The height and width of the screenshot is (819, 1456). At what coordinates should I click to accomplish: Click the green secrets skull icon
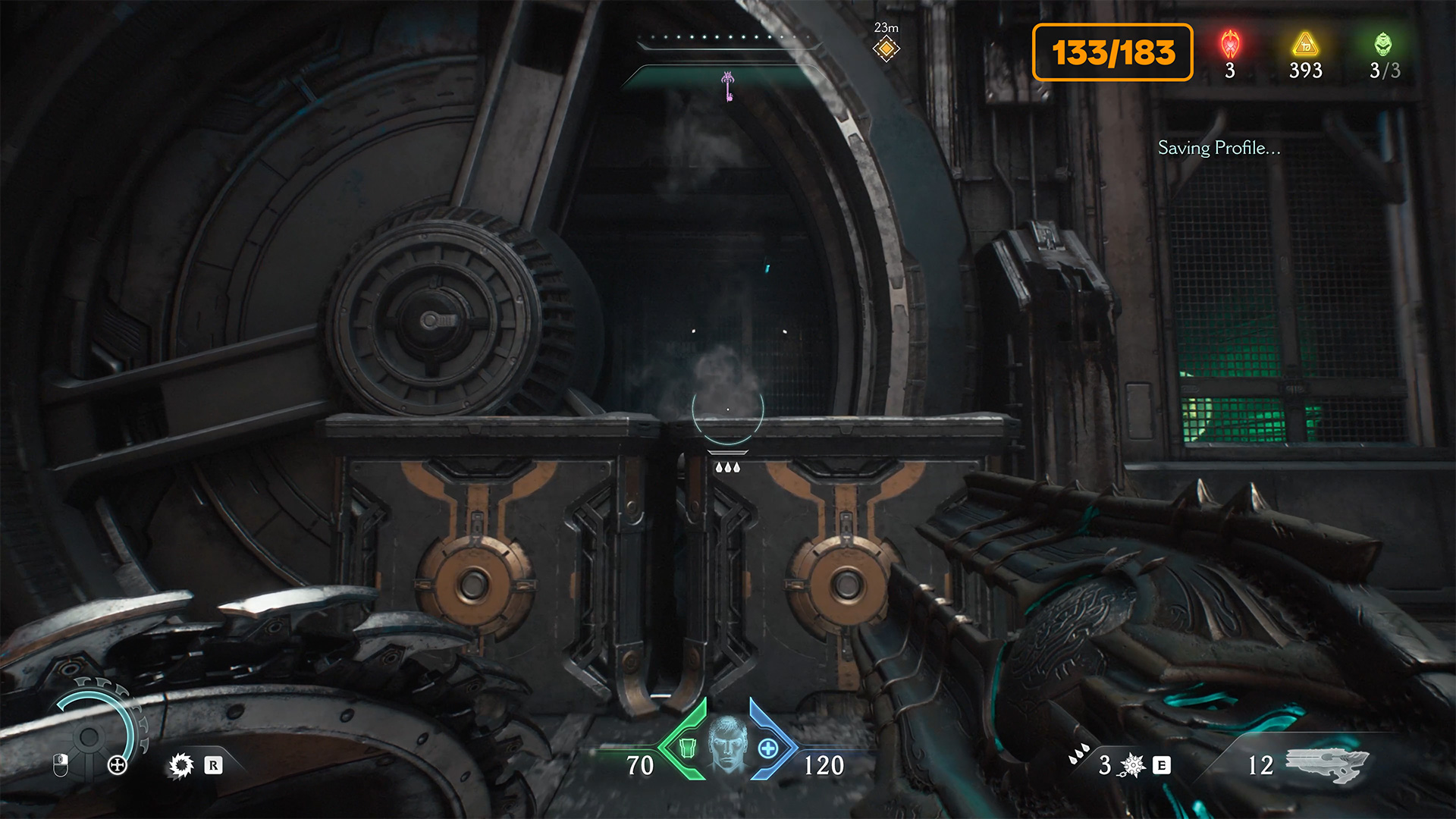click(x=1383, y=44)
